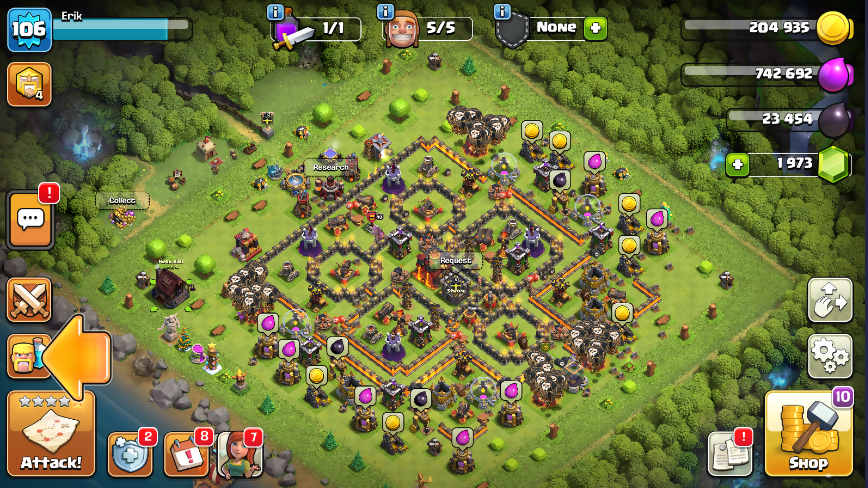Show info for the shield status
This screenshot has height=488, width=868.
502,12
